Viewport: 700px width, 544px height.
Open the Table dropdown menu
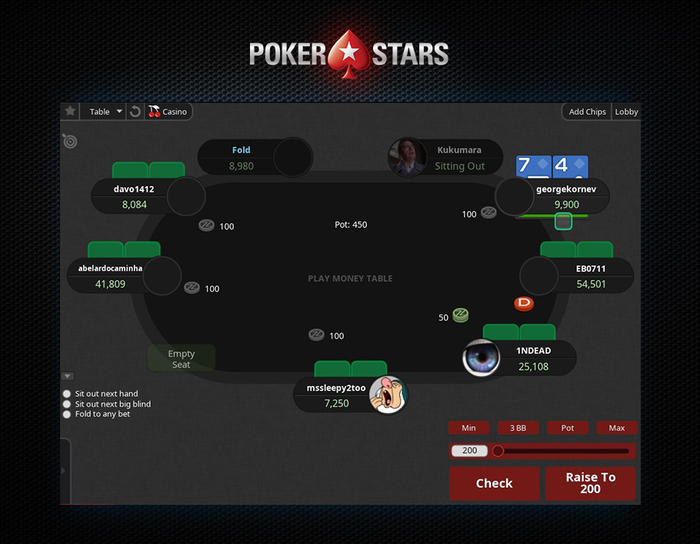(105, 112)
